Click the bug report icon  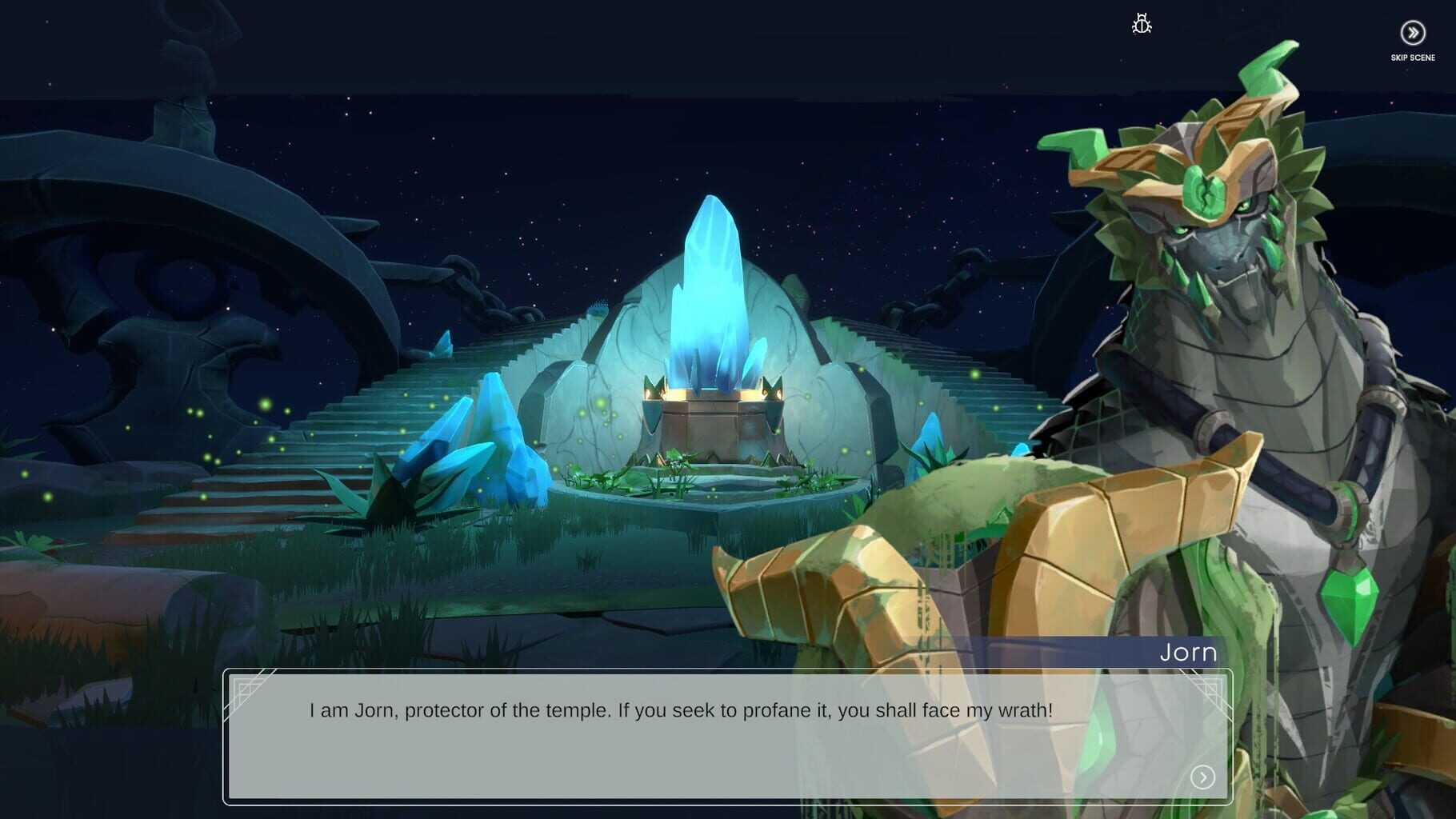pyautogui.click(x=1142, y=26)
